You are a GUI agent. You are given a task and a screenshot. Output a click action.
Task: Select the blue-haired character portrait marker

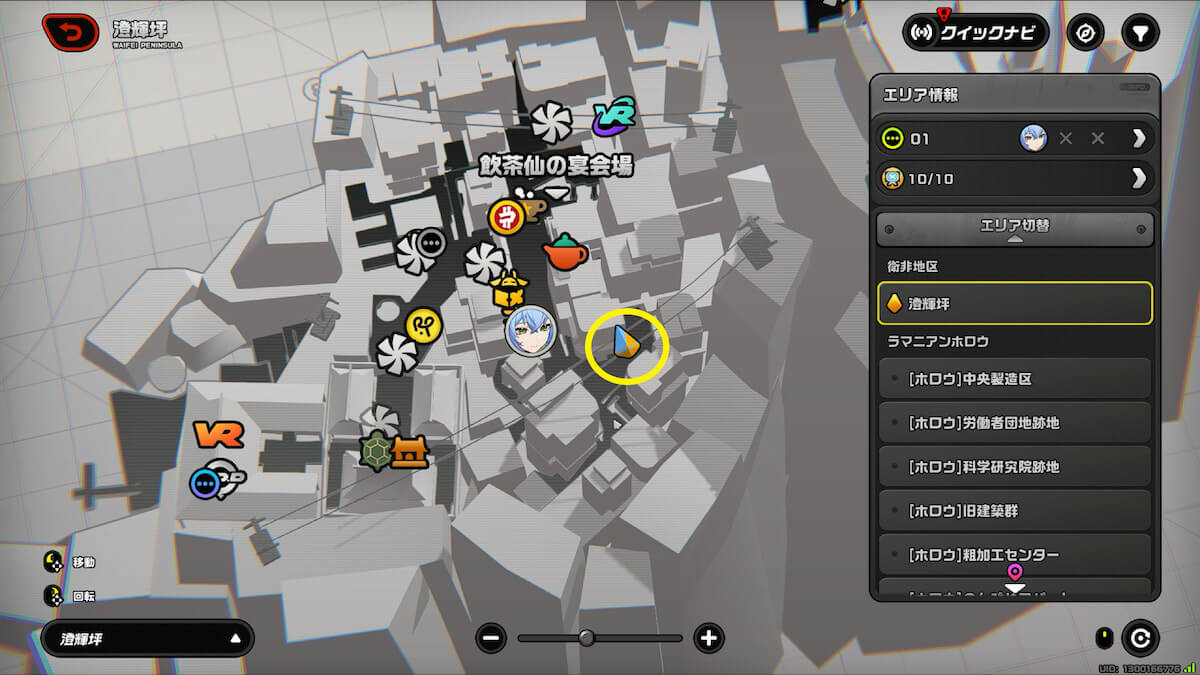coord(530,331)
